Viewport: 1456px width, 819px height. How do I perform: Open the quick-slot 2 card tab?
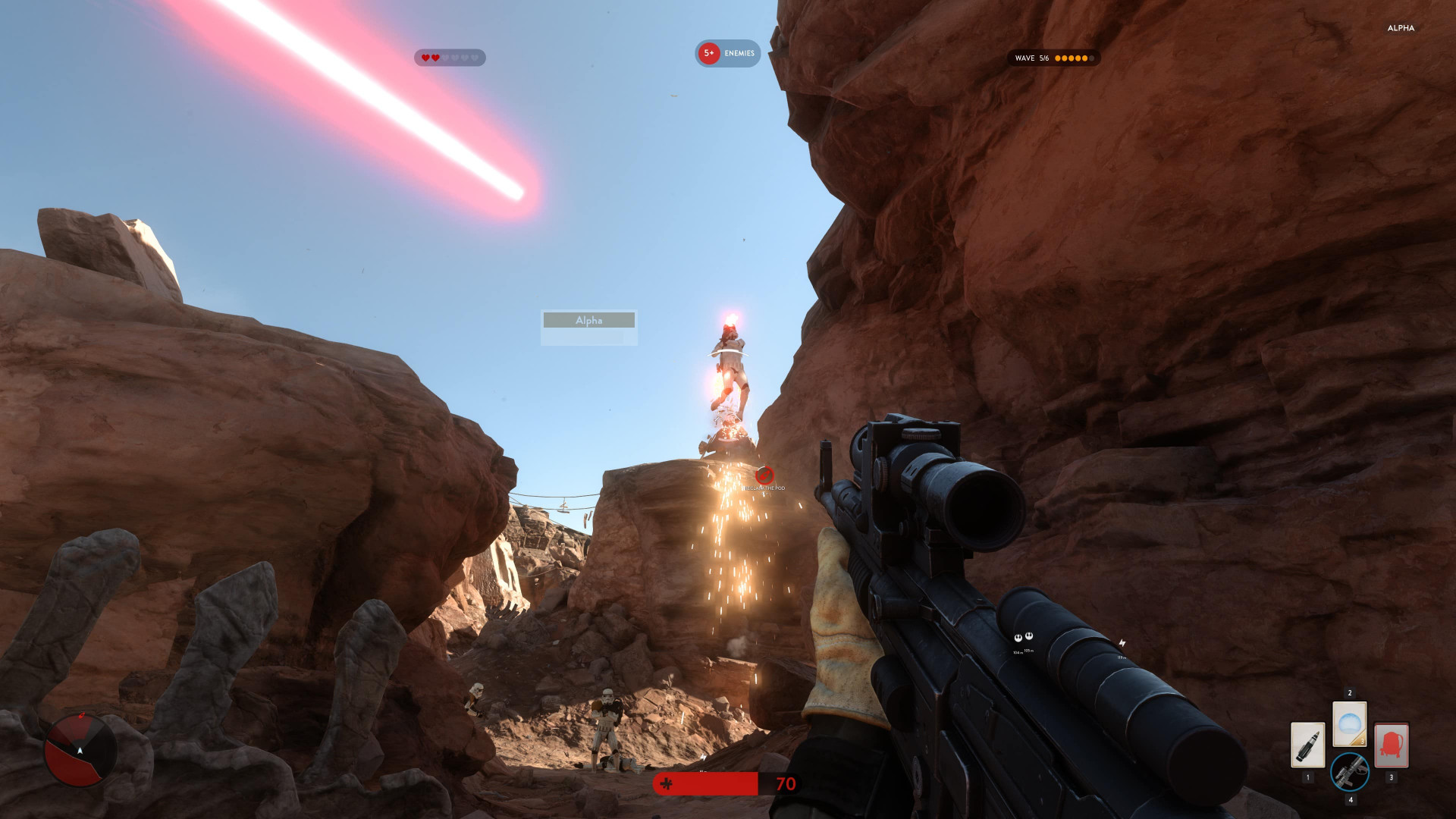1350,692
